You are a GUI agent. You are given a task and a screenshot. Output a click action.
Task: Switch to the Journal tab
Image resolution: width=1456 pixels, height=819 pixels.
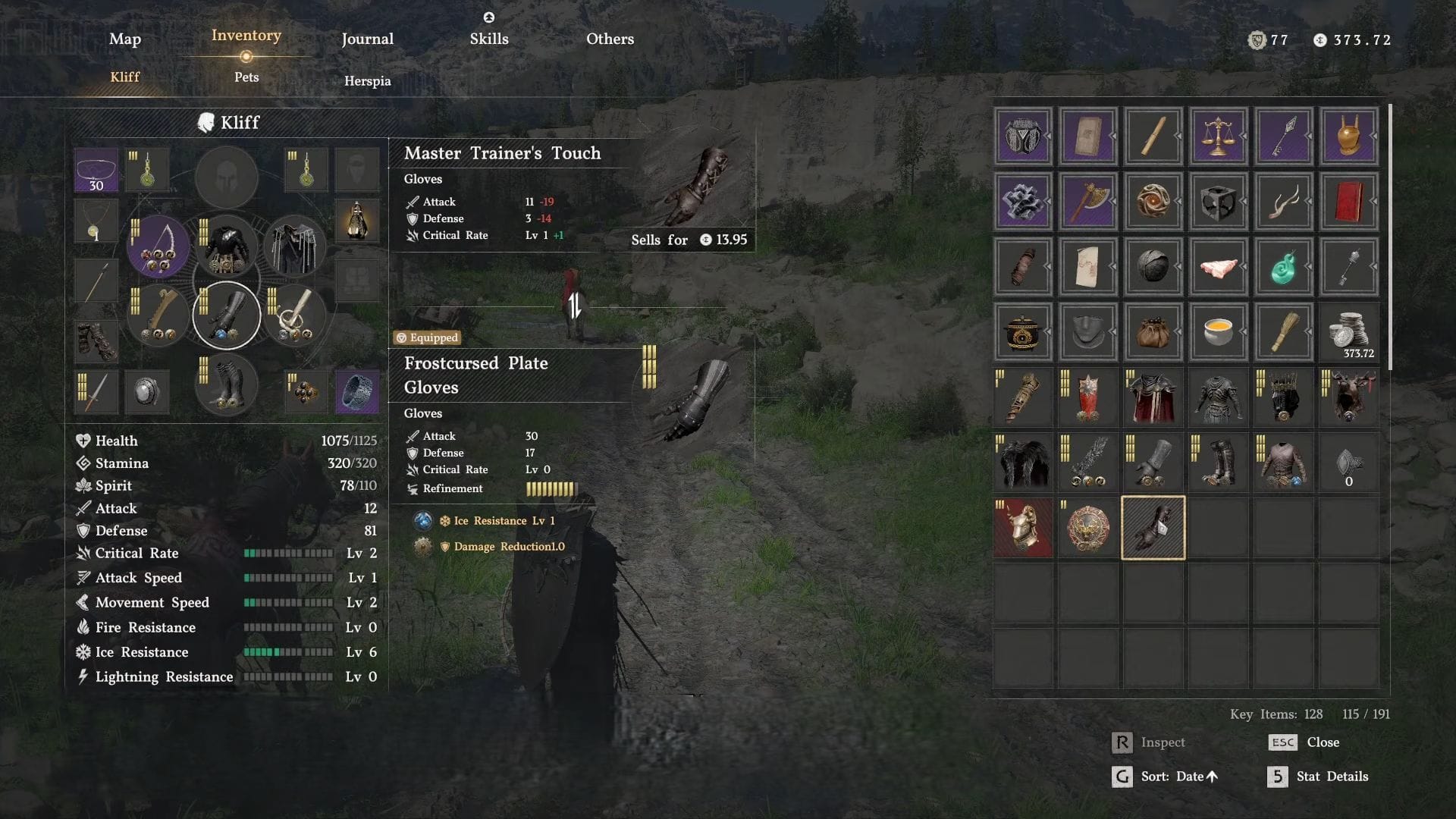point(367,39)
